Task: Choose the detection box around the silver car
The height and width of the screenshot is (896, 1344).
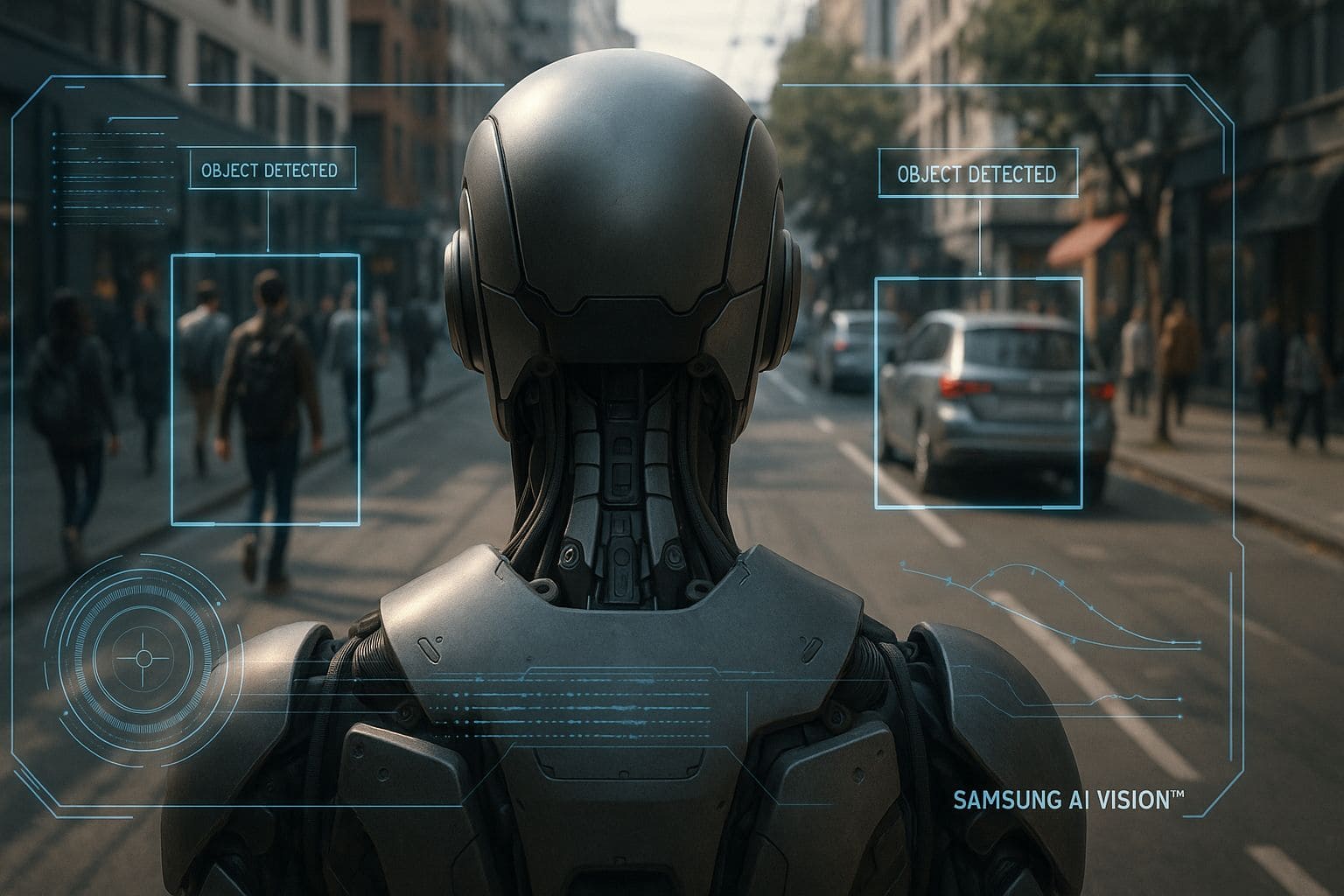Action: (978, 392)
